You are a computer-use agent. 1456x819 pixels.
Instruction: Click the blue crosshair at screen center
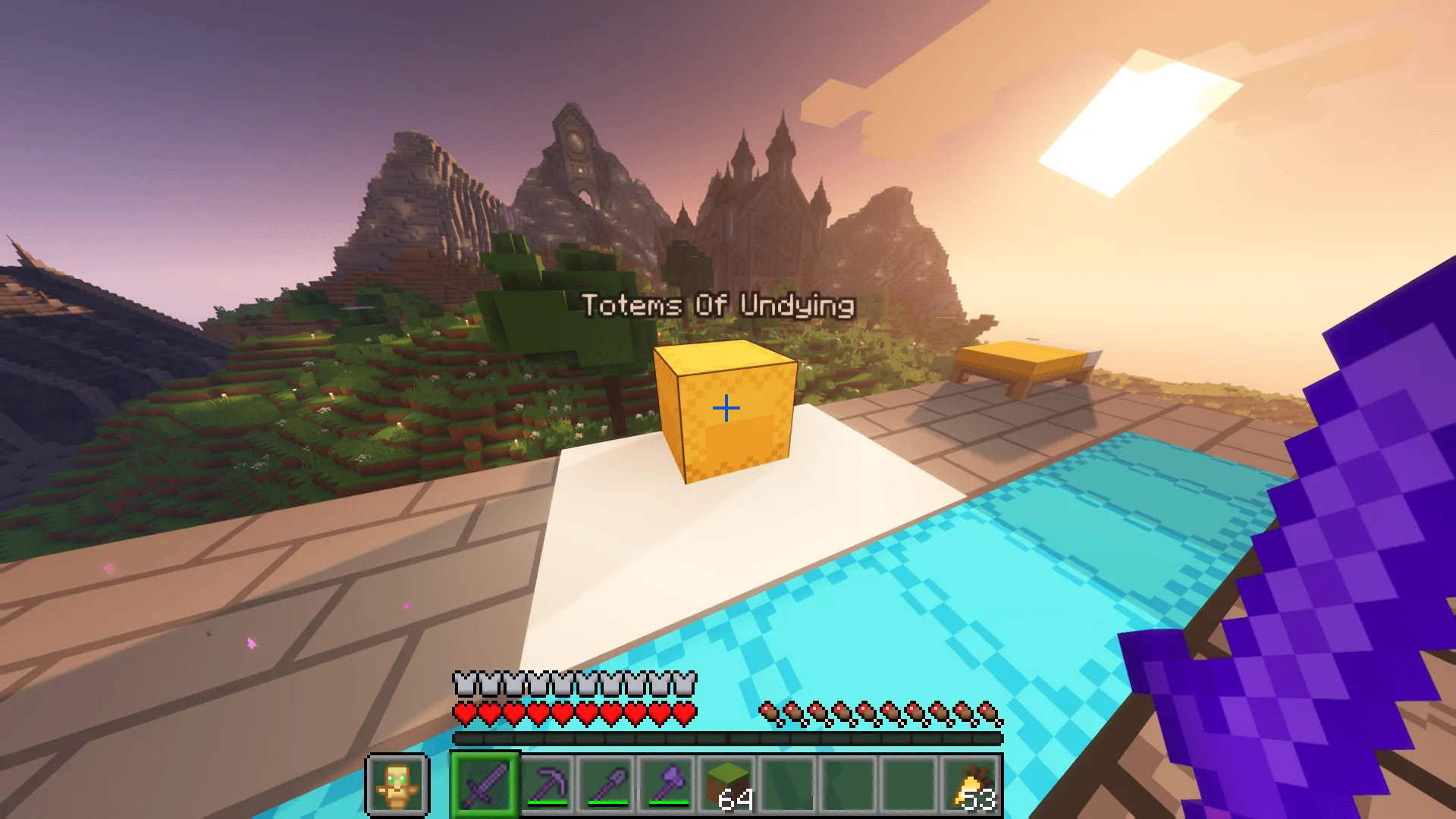click(x=726, y=407)
